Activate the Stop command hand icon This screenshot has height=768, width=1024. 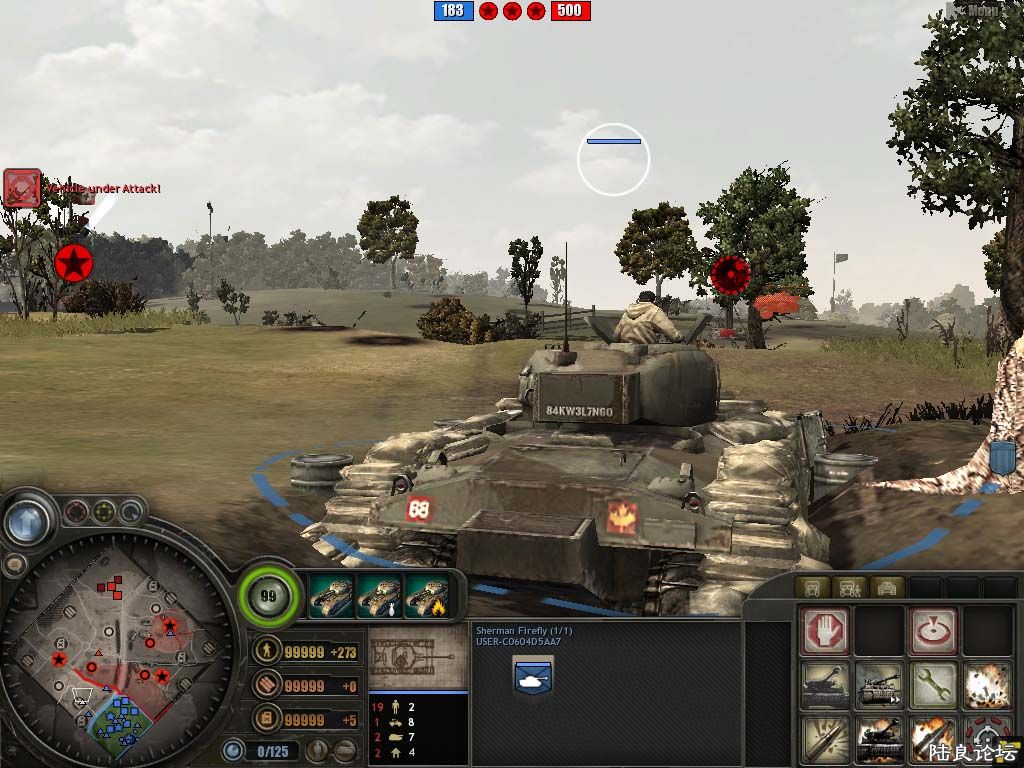[826, 631]
